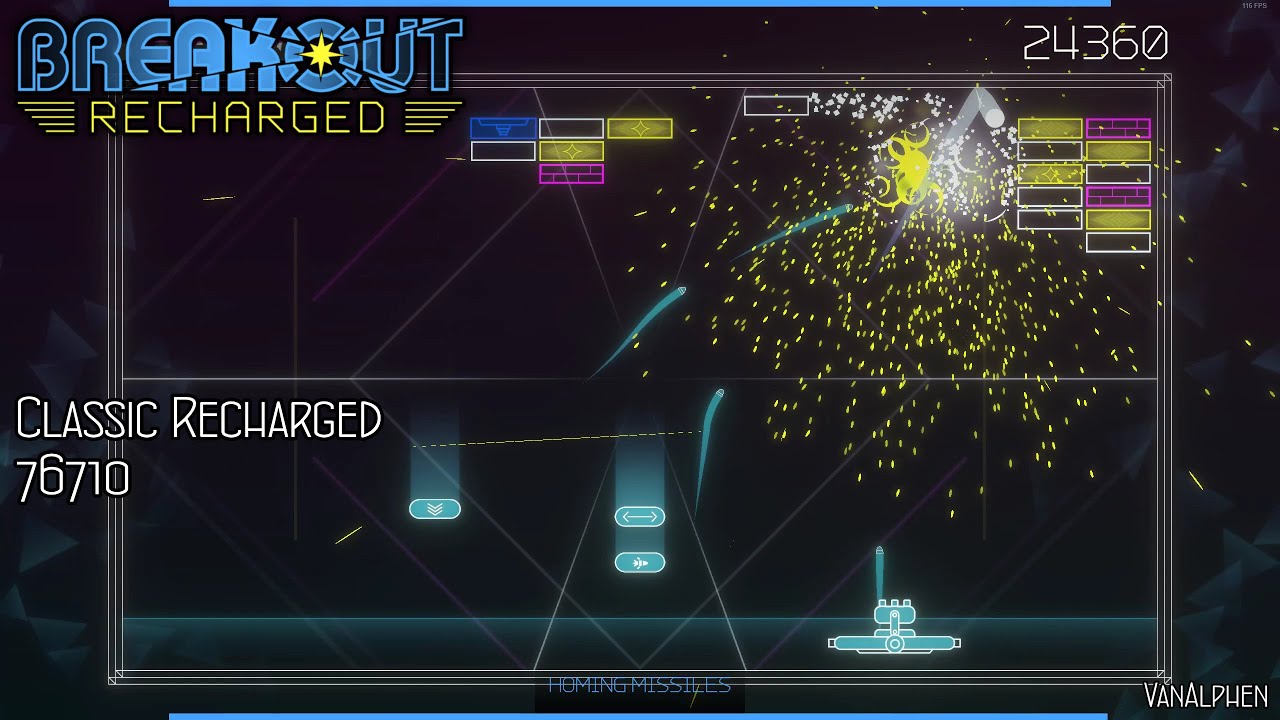Select the yellow star brick below the blue brick
The image size is (1280, 720).
(572, 151)
